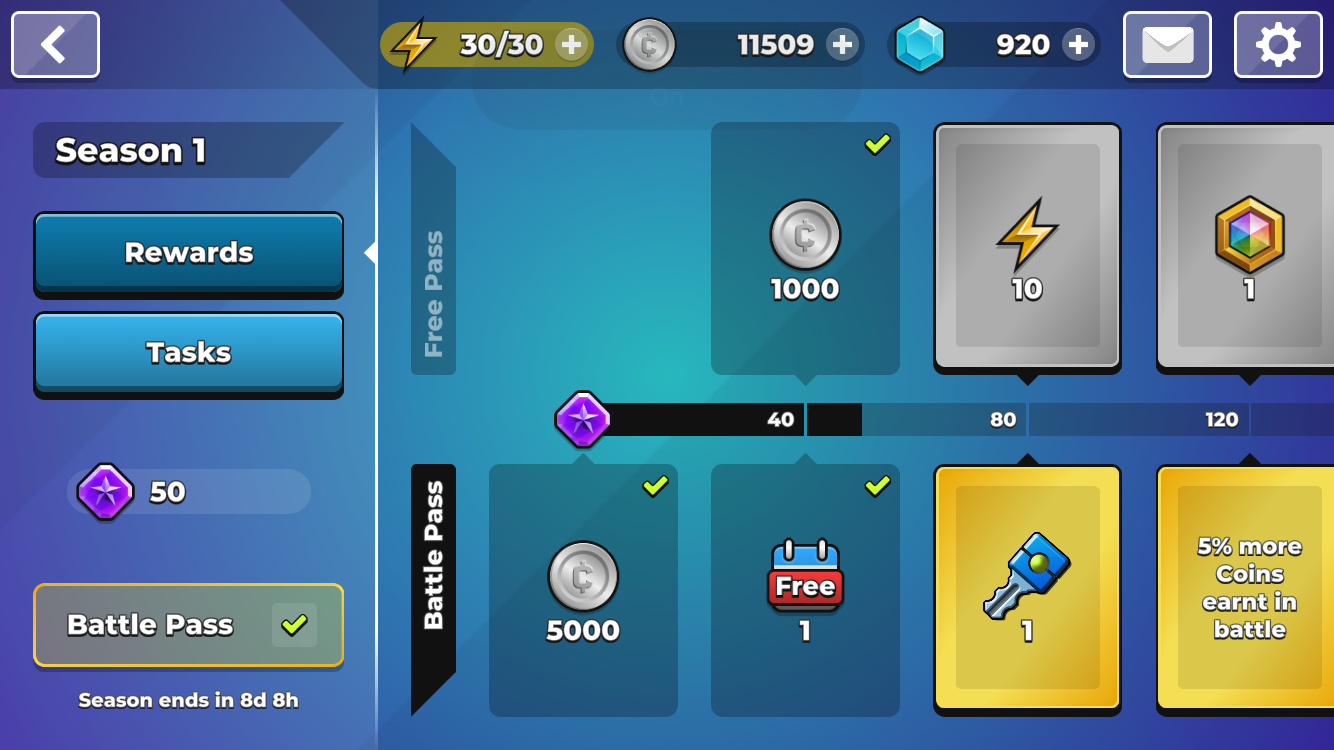
Task: Select the 10 lightning energy reward card
Action: tap(1027, 247)
